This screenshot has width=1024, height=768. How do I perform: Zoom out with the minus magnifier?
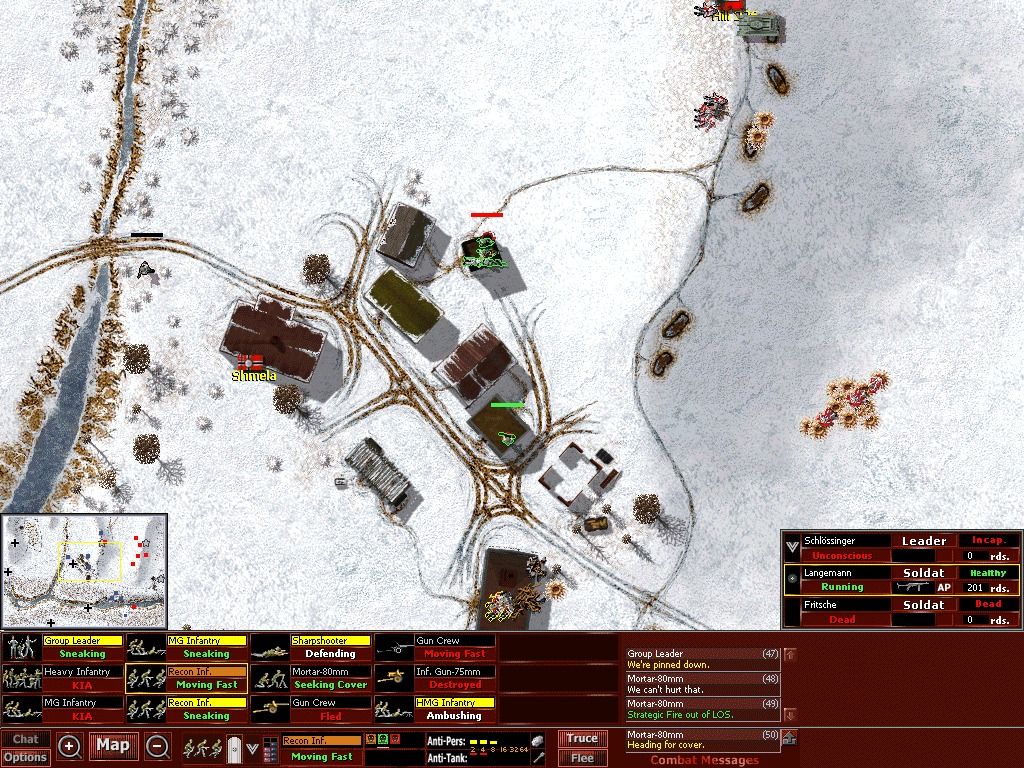pyautogui.click(x=157, y=746)
